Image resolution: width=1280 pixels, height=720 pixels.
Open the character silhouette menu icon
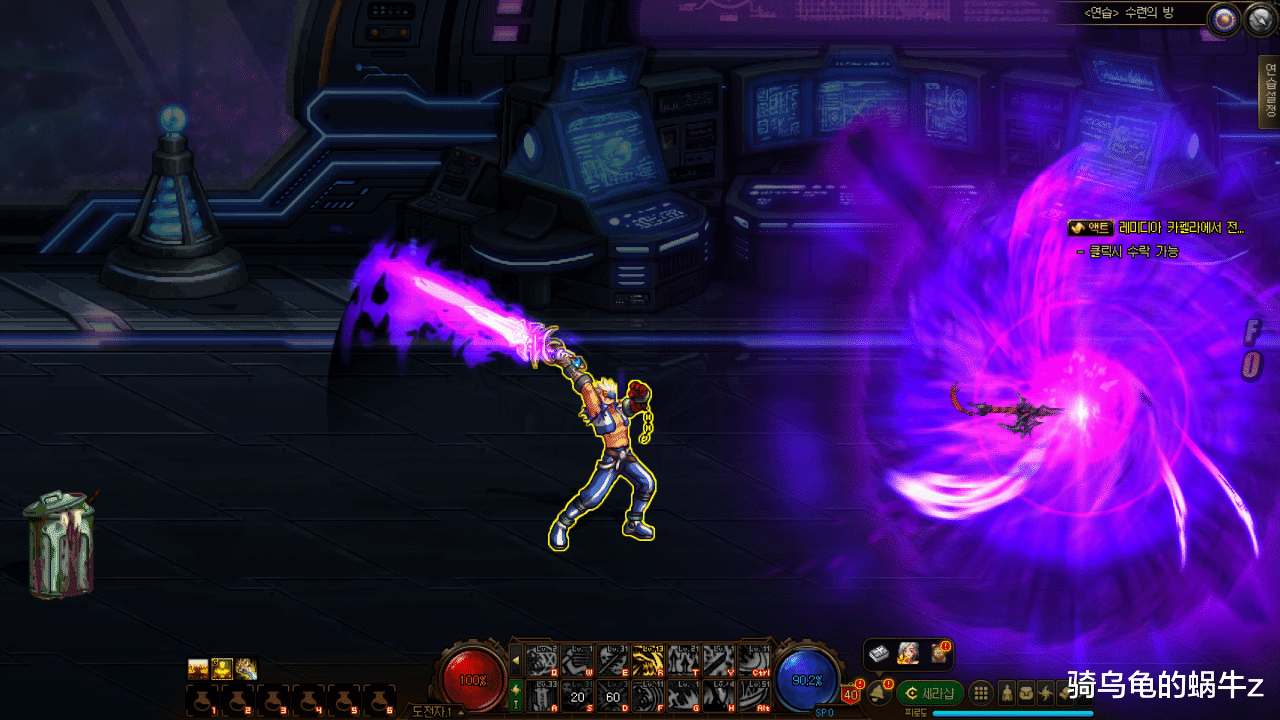[x=1007, y=693]
